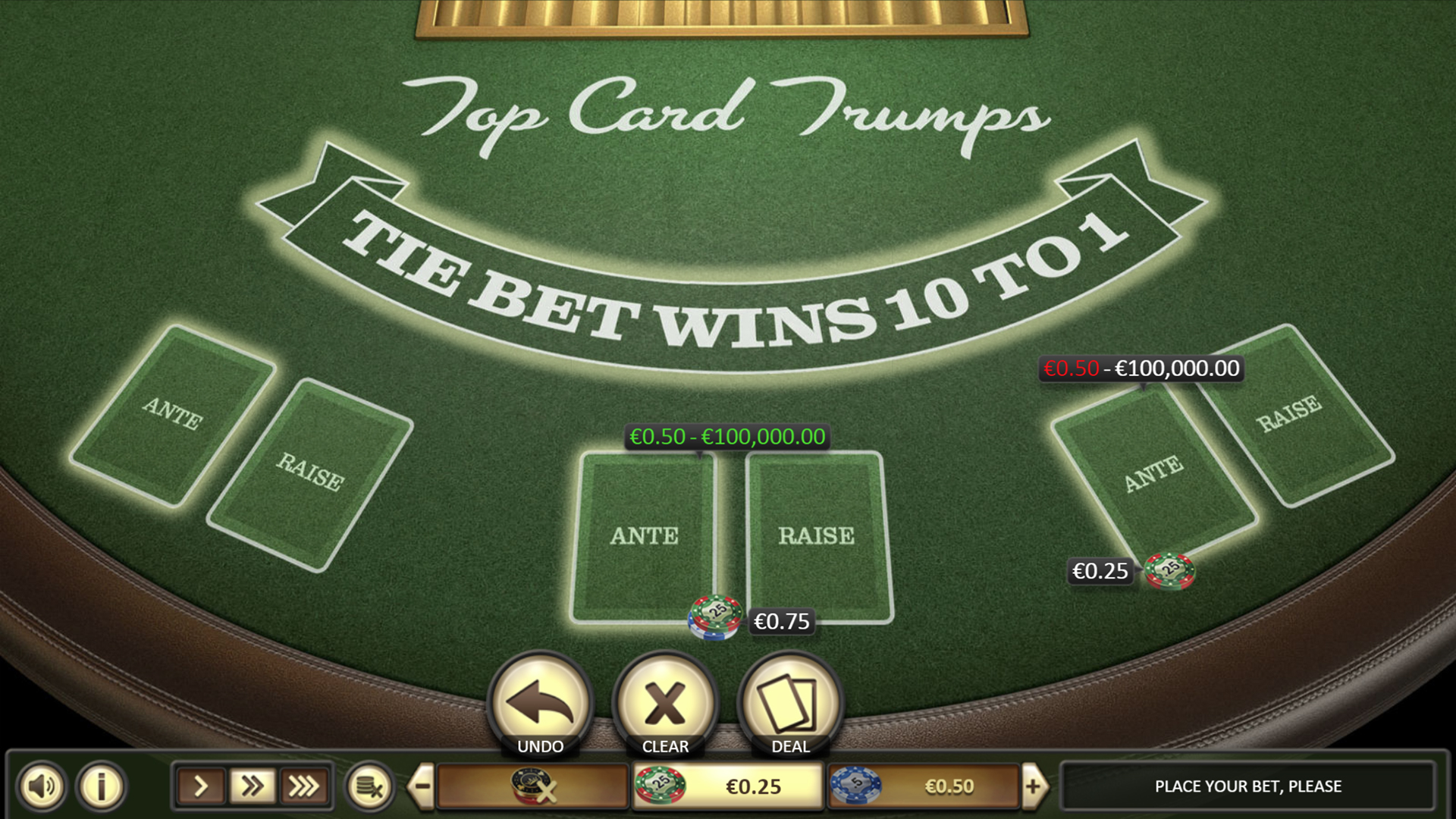This screenshot has width=1456, height=819.
Task: Select the chip removal tool
Action: tap(371, 786)
